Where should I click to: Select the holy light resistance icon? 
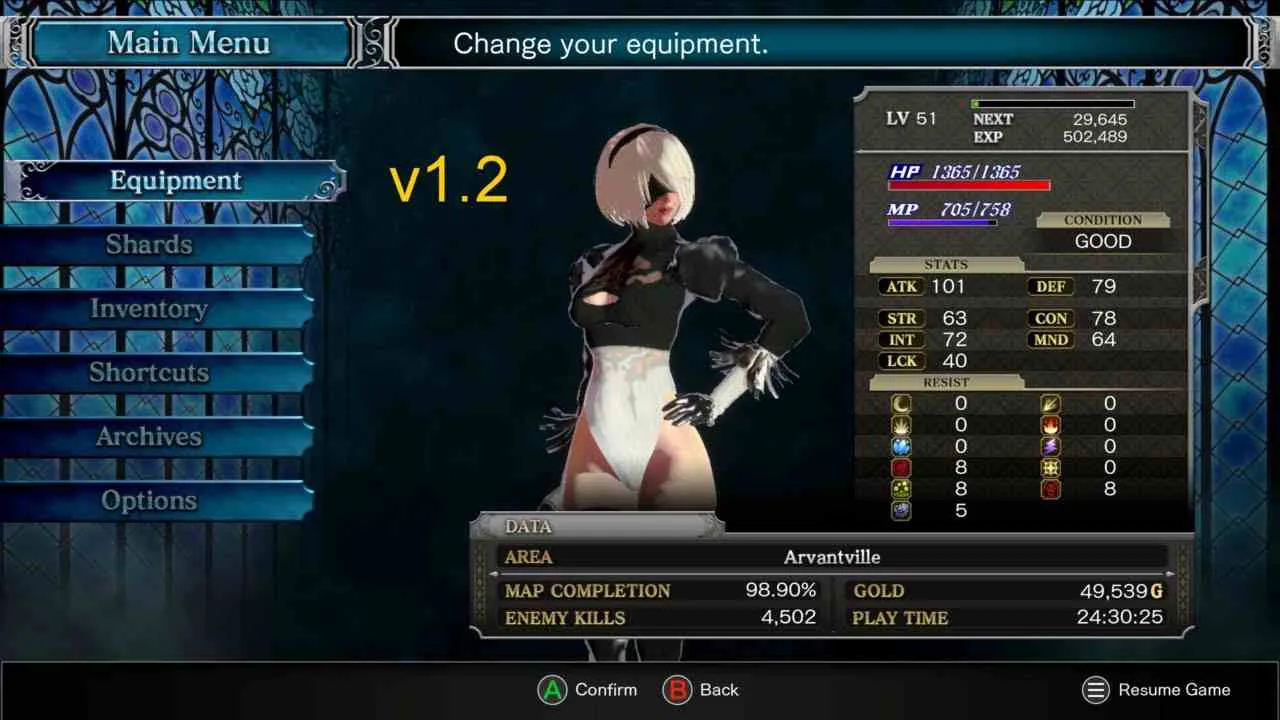901,425
